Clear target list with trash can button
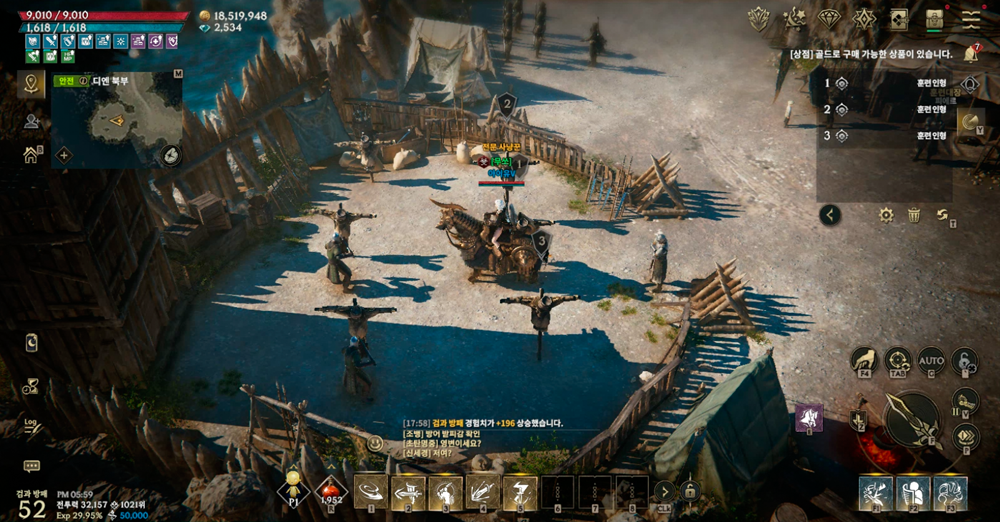Screen dimensions: 1000x522 [x=914, y=214]
